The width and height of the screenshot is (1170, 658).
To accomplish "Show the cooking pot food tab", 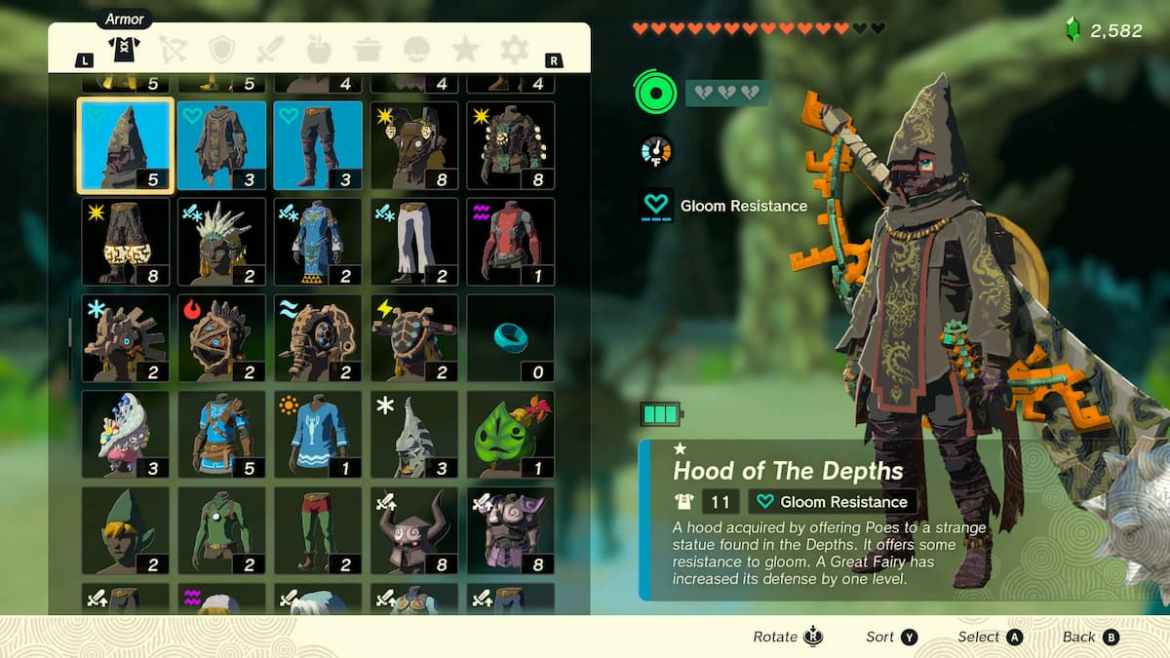I will click(367, 50).
